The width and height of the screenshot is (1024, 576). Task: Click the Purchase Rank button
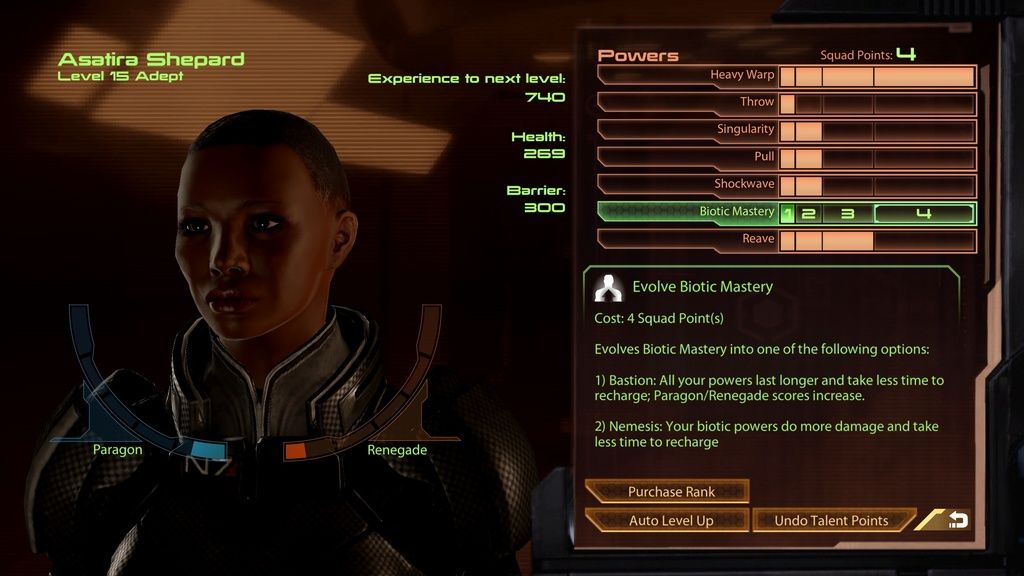click(667, 491)
